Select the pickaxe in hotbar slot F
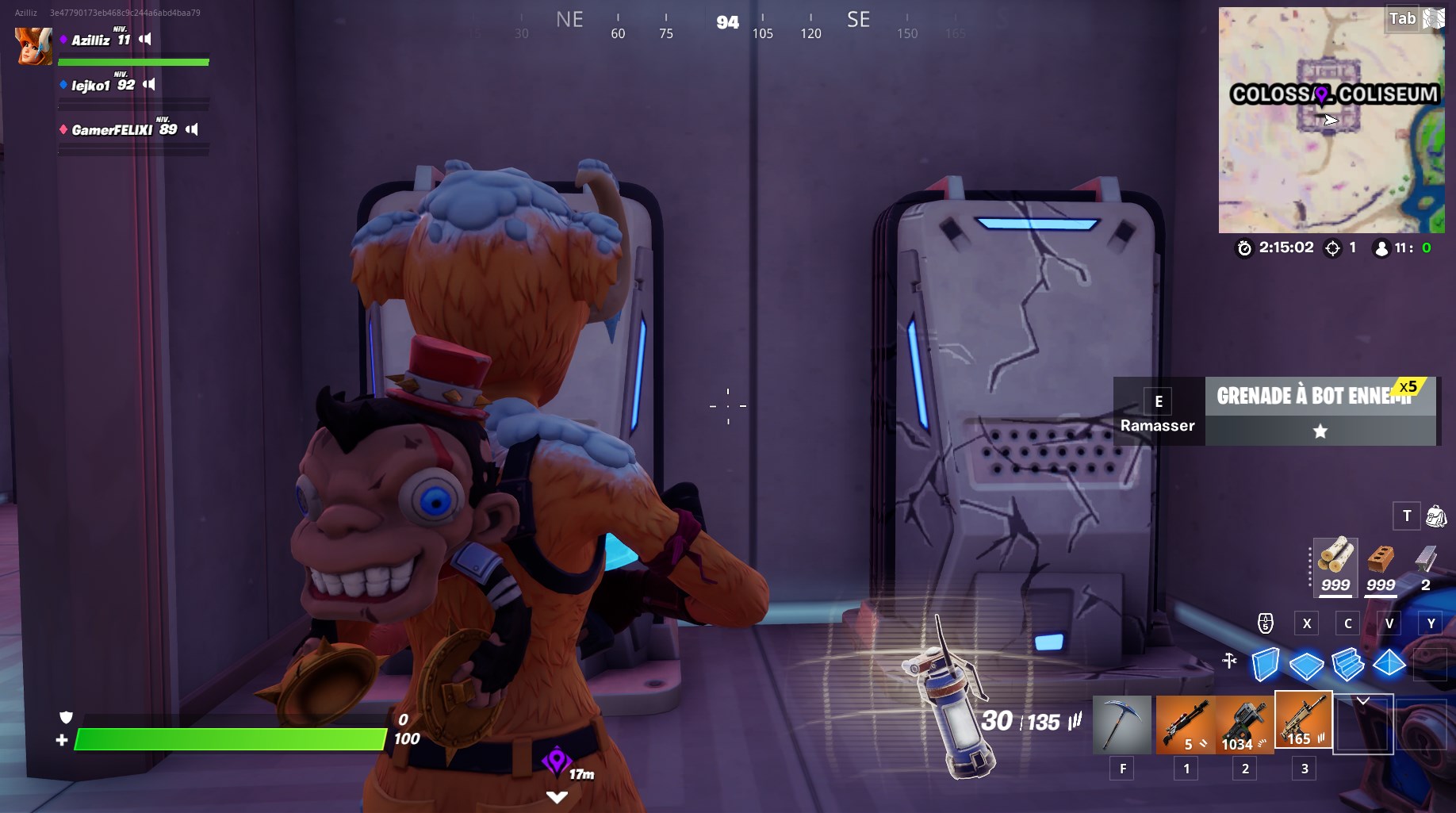This screenshot has height=813, width=1456. (1122, 723)
